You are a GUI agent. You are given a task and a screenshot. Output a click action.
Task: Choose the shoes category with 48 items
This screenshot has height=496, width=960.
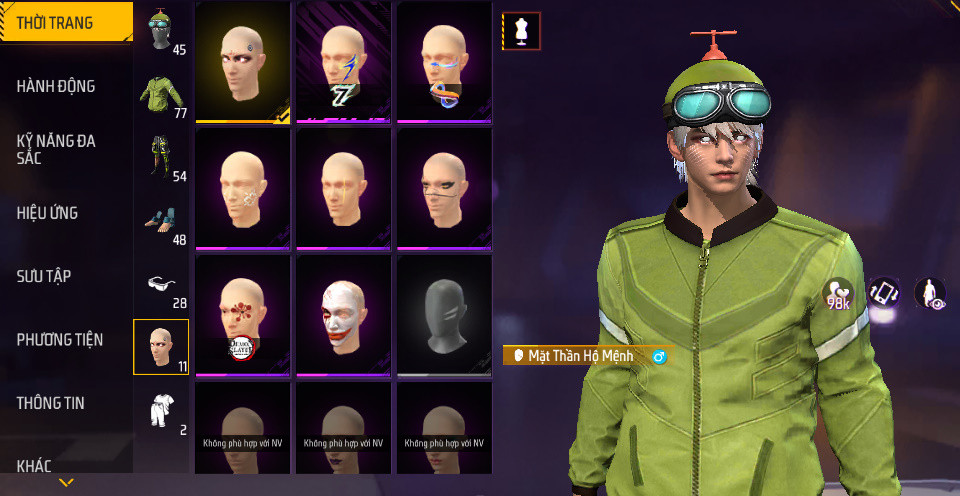(x=161, y=222)
